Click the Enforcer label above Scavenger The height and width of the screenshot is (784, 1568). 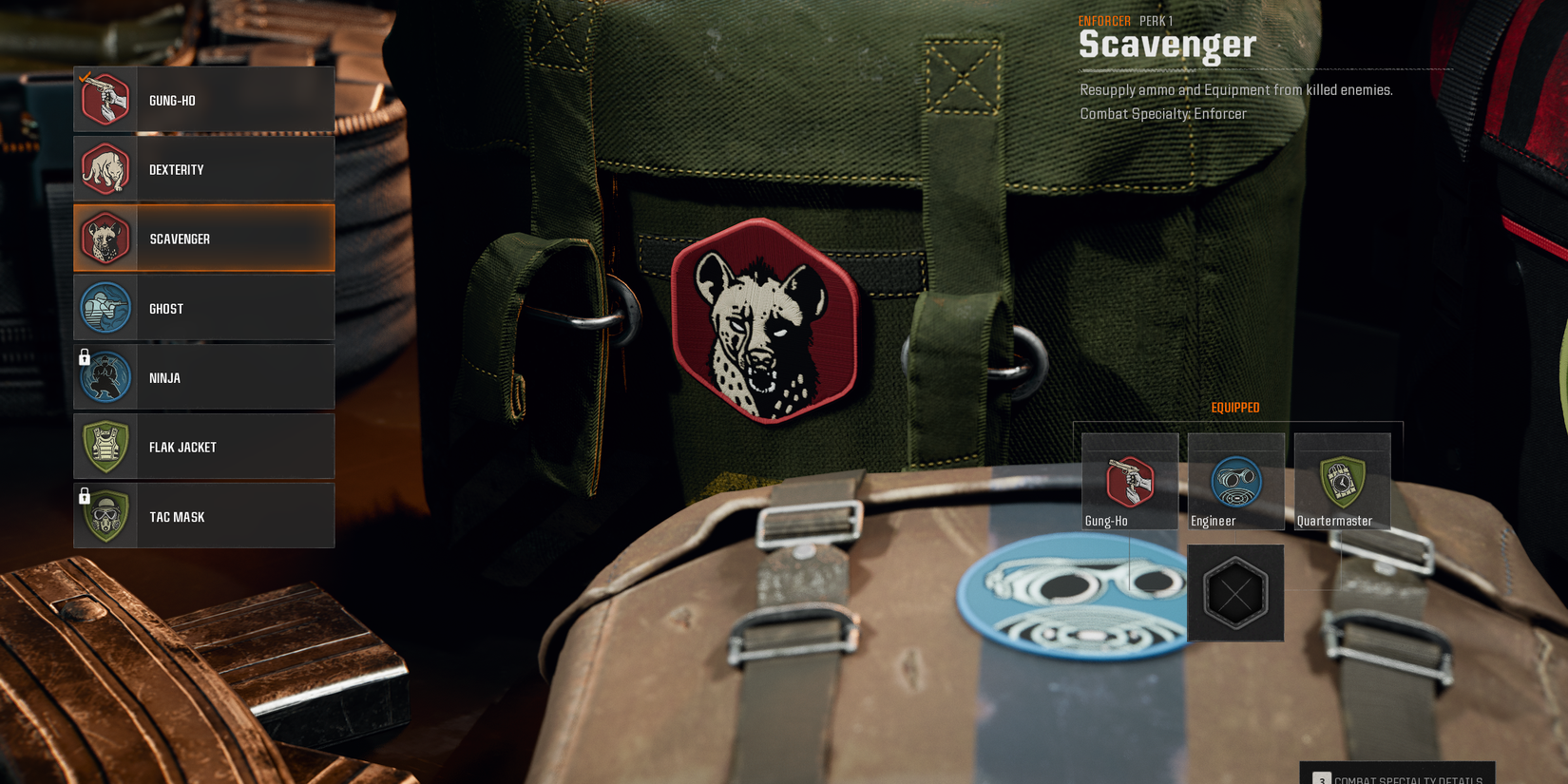1103,20
